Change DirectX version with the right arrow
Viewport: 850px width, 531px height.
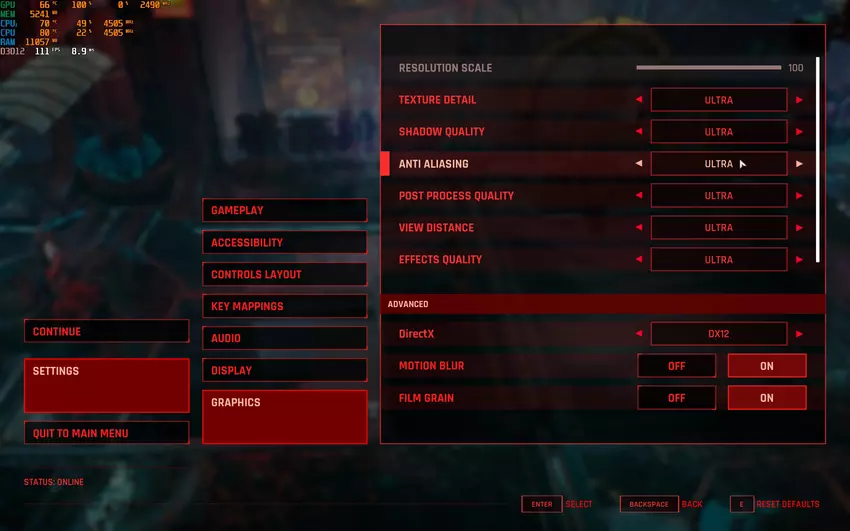click(x=799, y=334)
